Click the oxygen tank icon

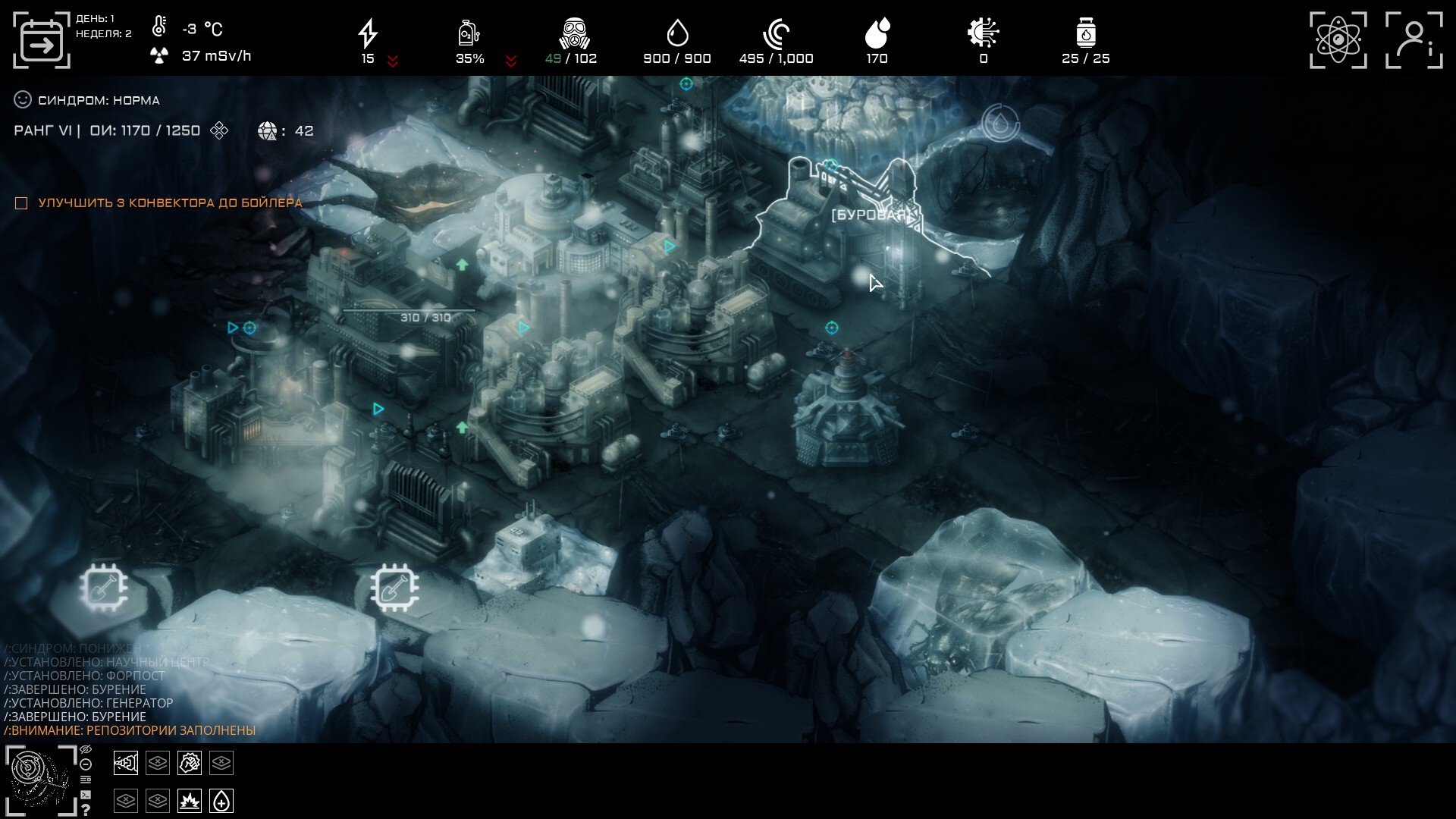tap(469, 33)
